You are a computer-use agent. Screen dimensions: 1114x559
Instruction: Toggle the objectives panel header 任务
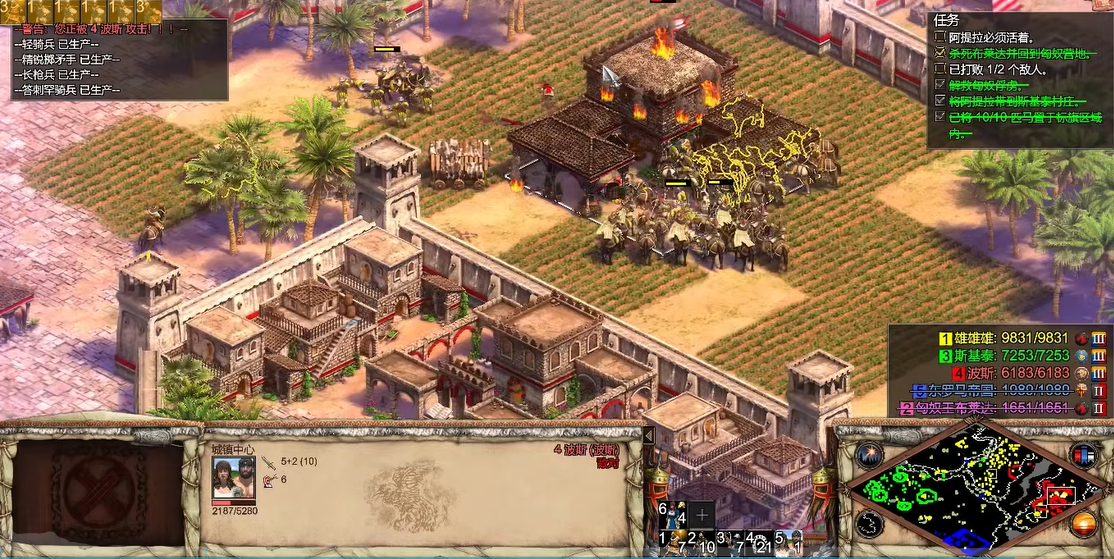[947, 19]
